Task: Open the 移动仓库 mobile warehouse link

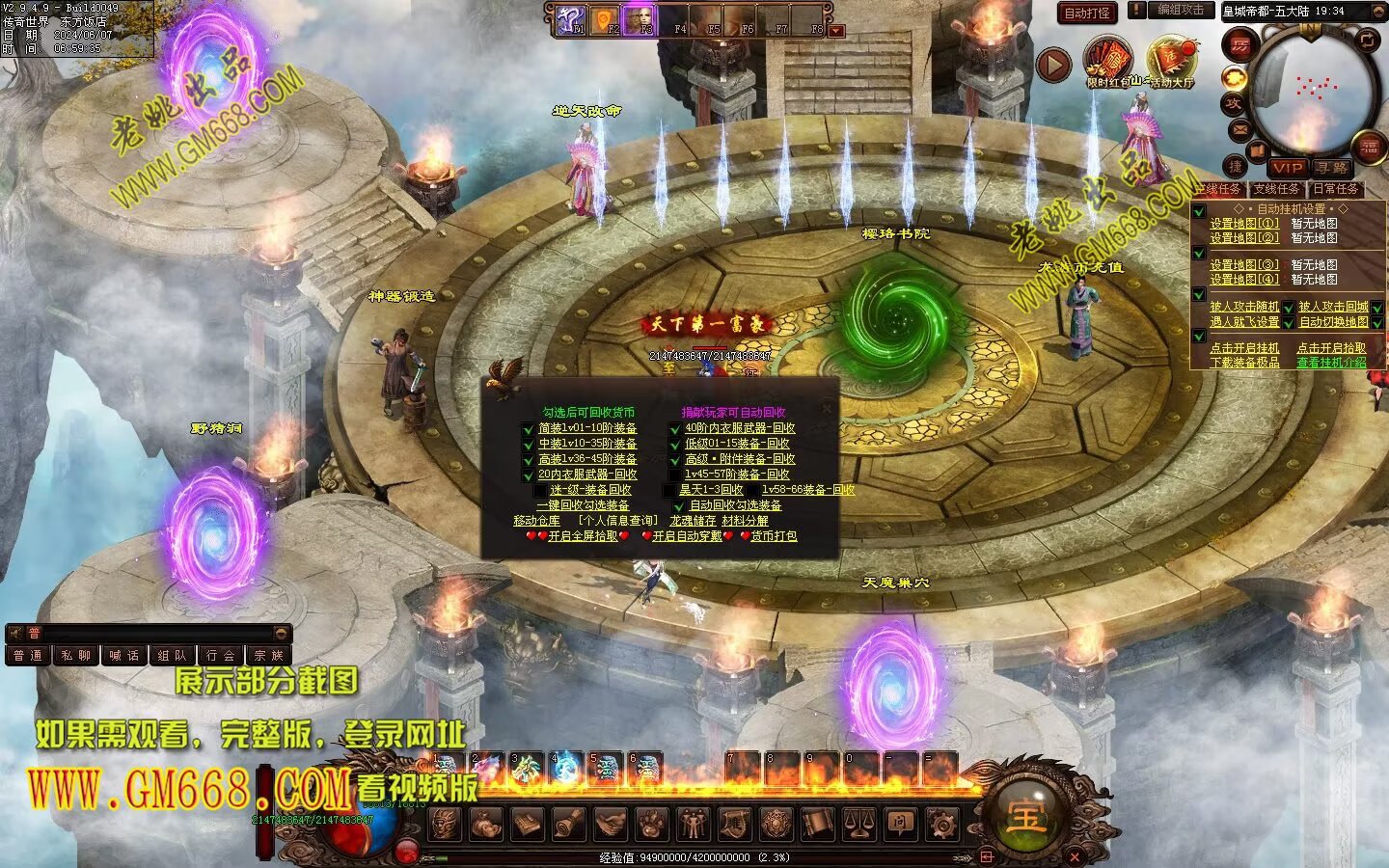Action: [536, 521]
